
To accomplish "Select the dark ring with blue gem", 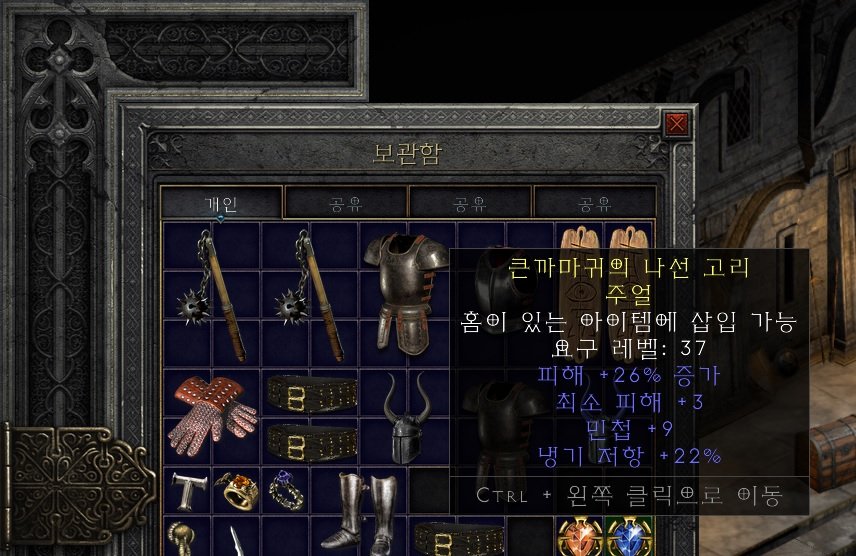I will [x=285, y=490].
